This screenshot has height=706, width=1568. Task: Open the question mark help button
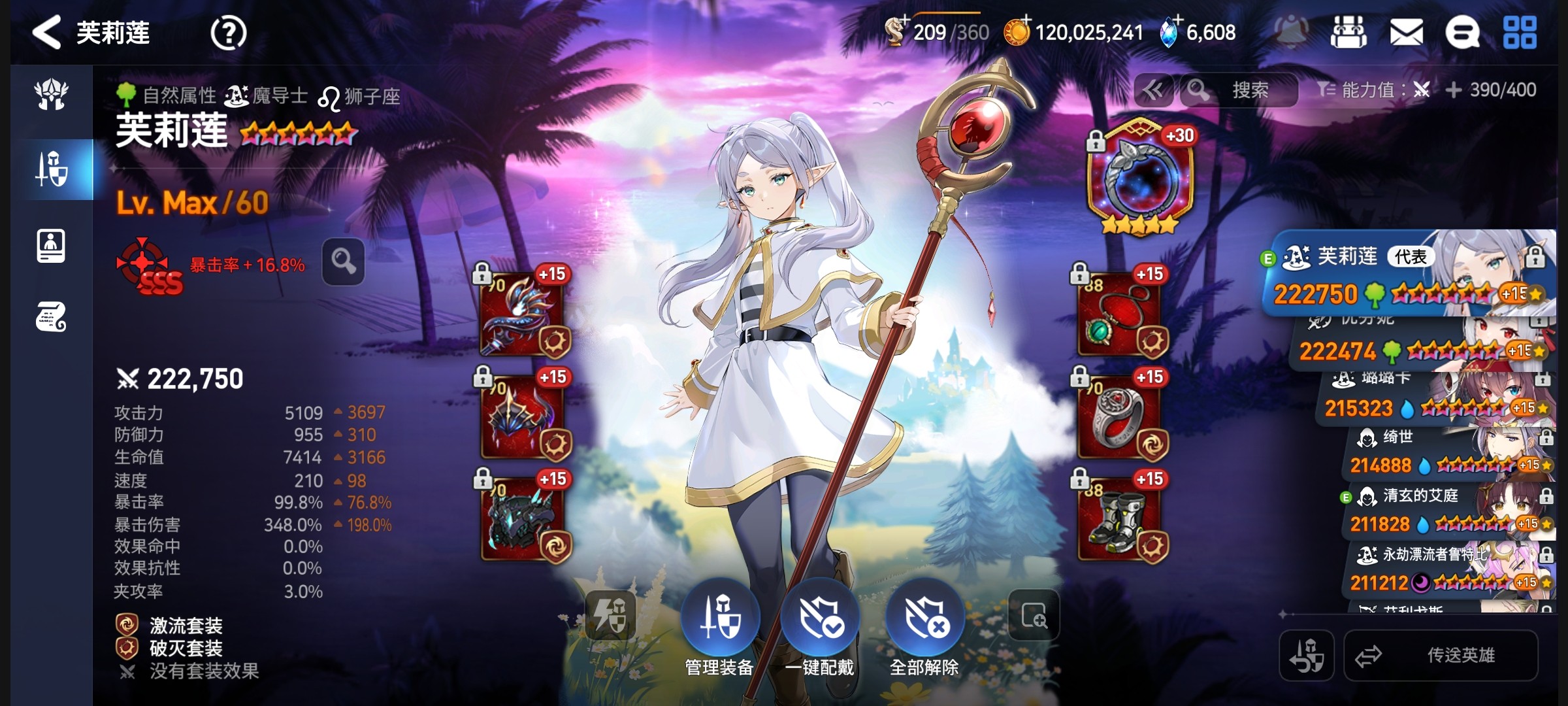[228, 33]
